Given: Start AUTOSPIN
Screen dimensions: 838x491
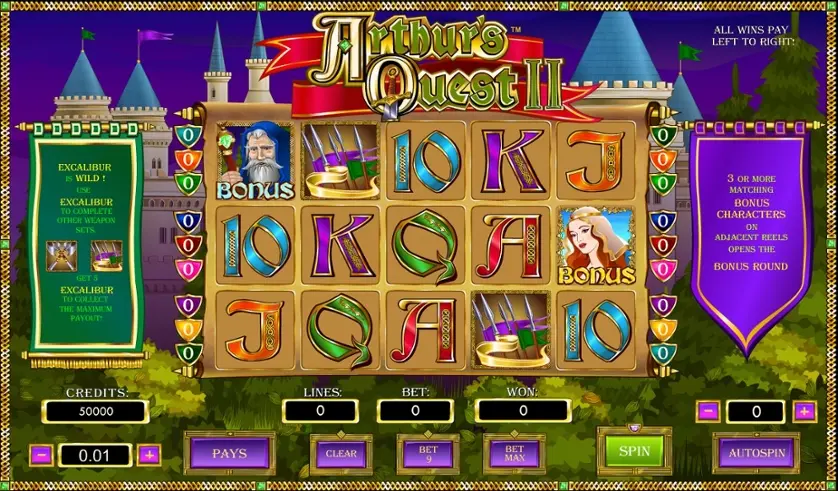Looking at the screenshot, I should click(755, 452).
